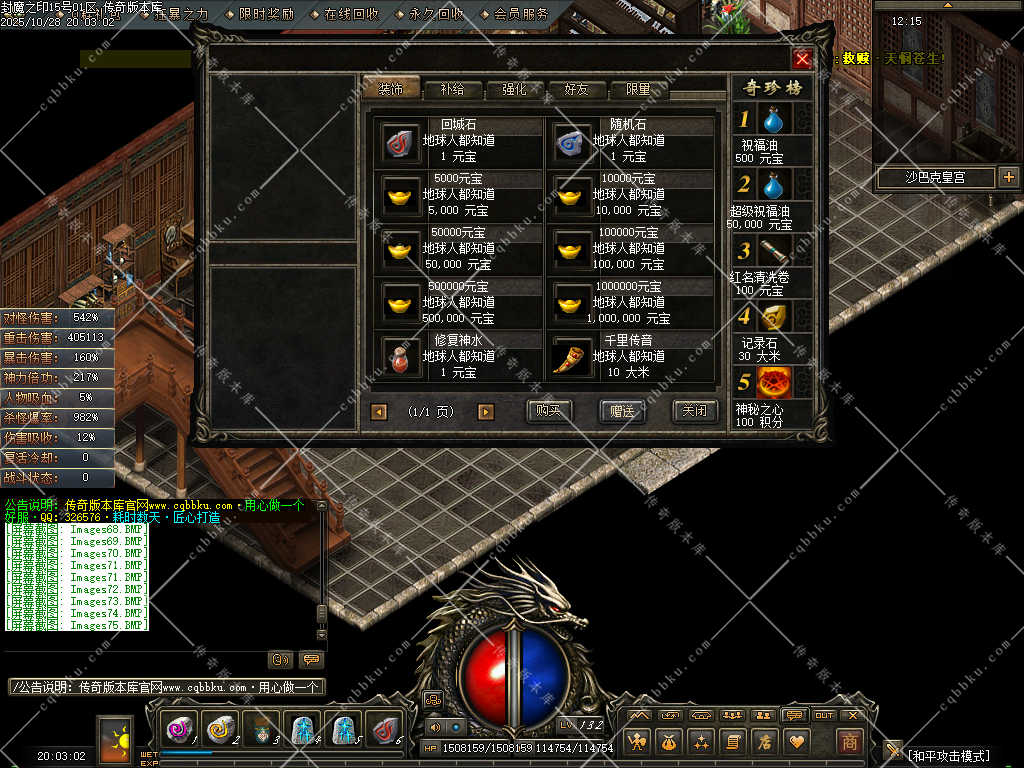Viewport: 1024px width, 768px height.
Task: Select 神秘之心 mystic heart featured item
Action: click(x=772, y=383)
